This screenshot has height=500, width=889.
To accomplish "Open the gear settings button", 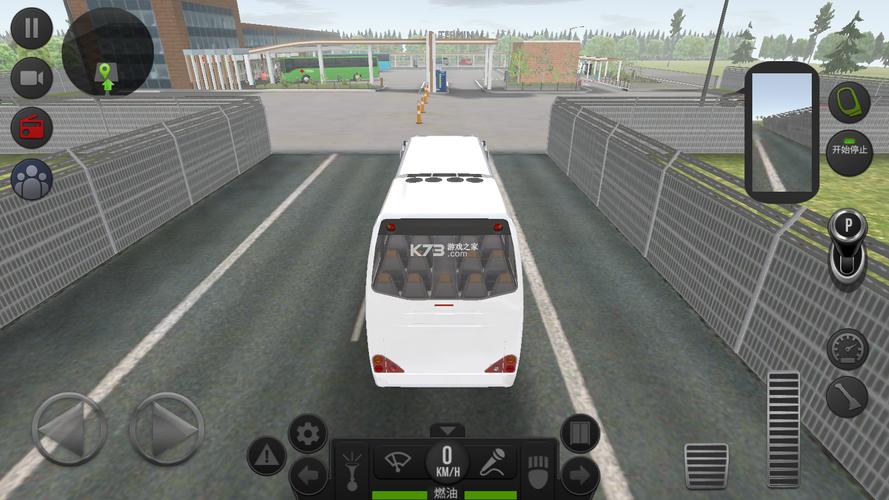I will point(308,434).
